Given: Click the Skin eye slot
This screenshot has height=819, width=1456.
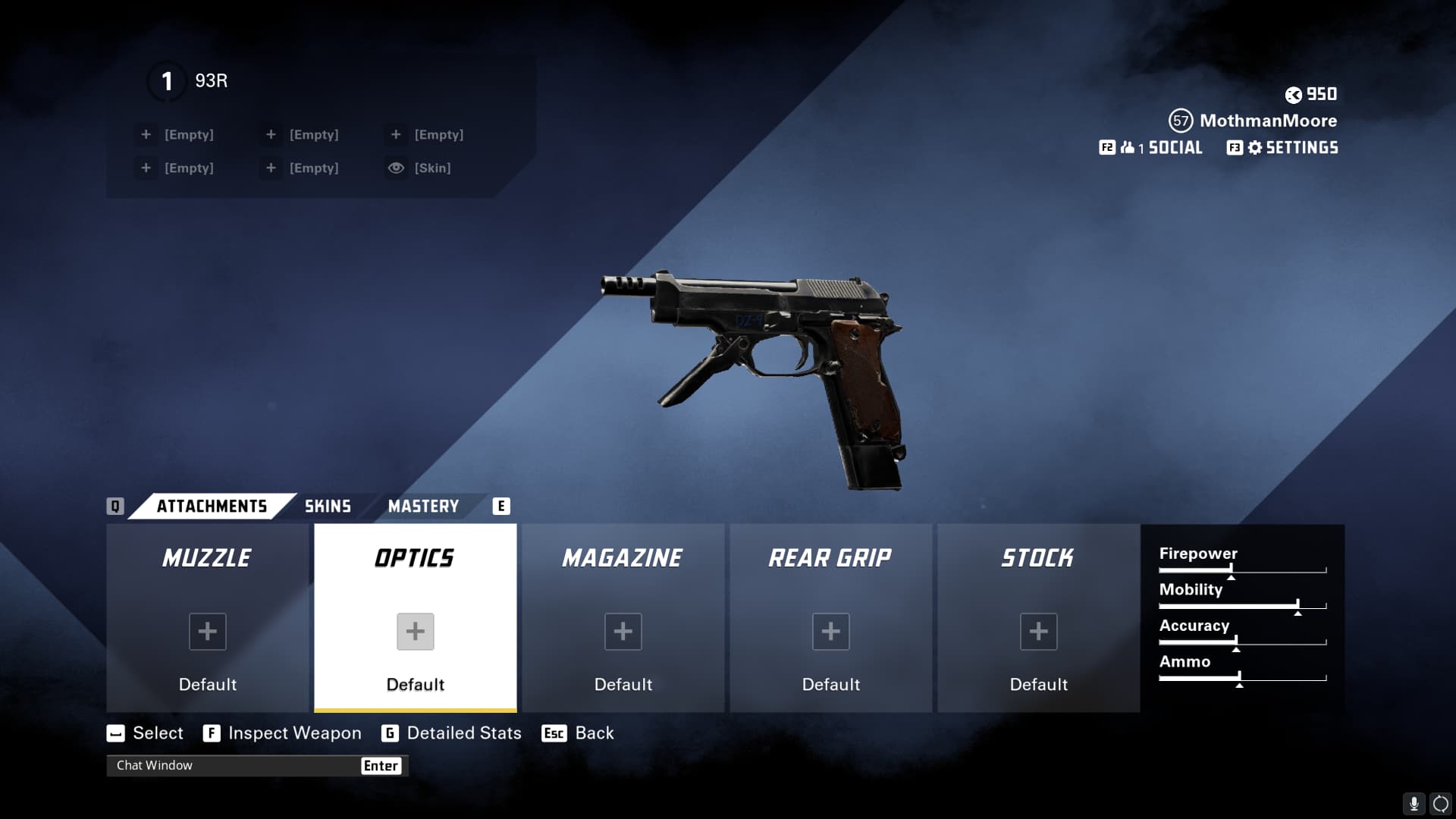Looking at the screenshot, I should point(419,168).
